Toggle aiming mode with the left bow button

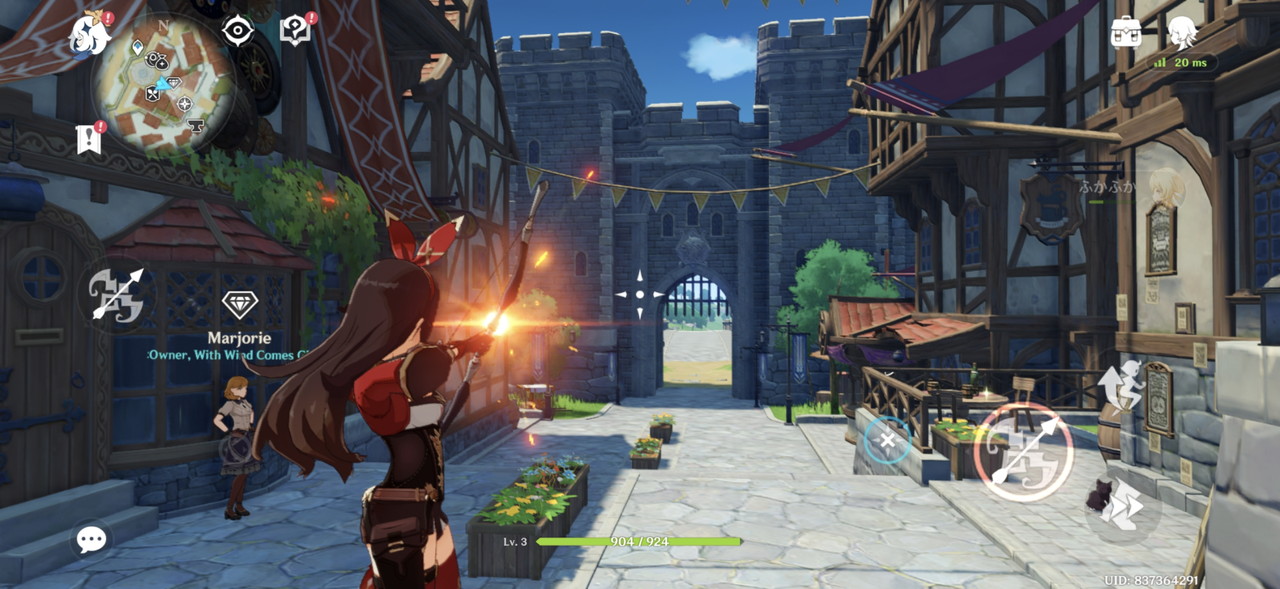(x=117, y=294)
